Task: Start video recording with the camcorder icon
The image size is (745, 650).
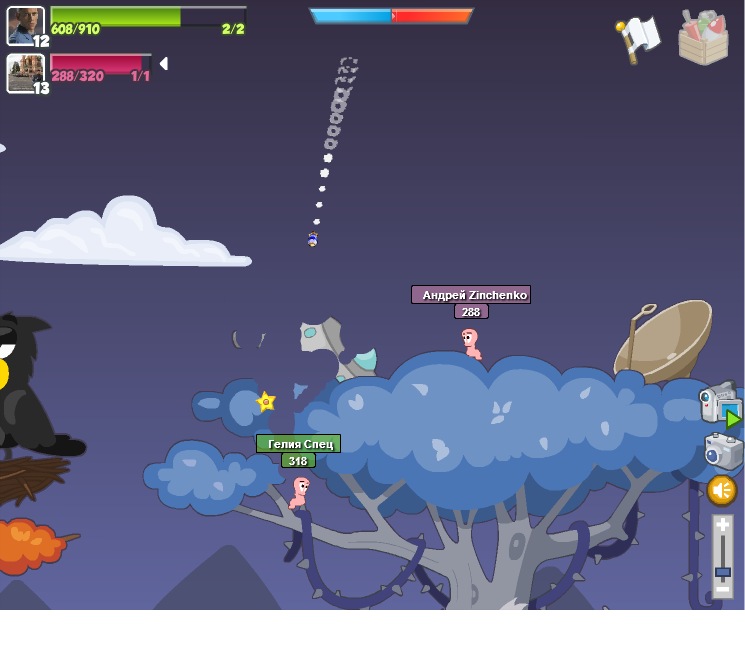Action: click(x=718, y=403)
